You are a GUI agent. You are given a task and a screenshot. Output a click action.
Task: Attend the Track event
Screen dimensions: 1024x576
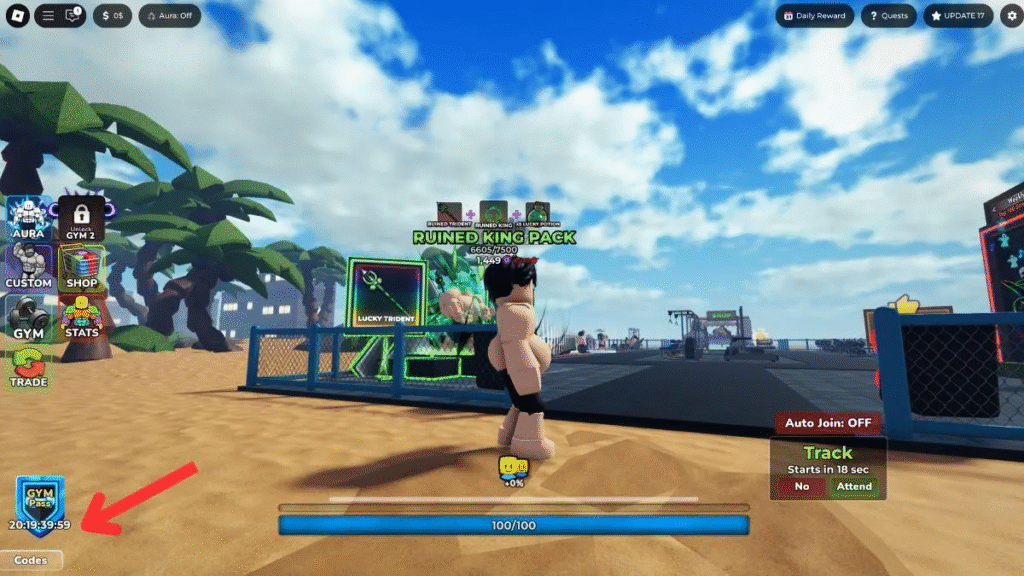click(854, 486)
